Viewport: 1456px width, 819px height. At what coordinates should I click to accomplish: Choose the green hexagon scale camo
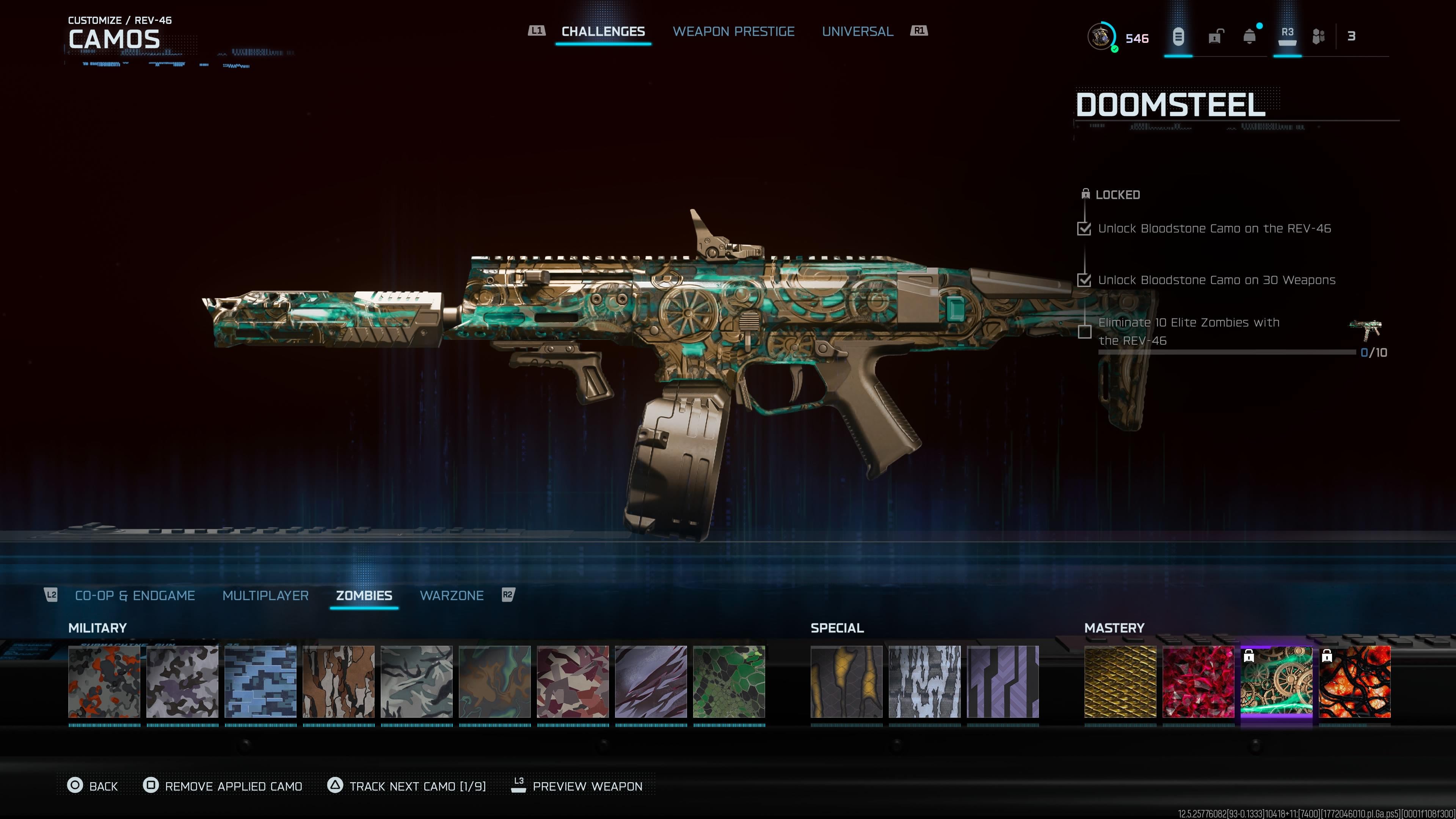pos(729,682)
